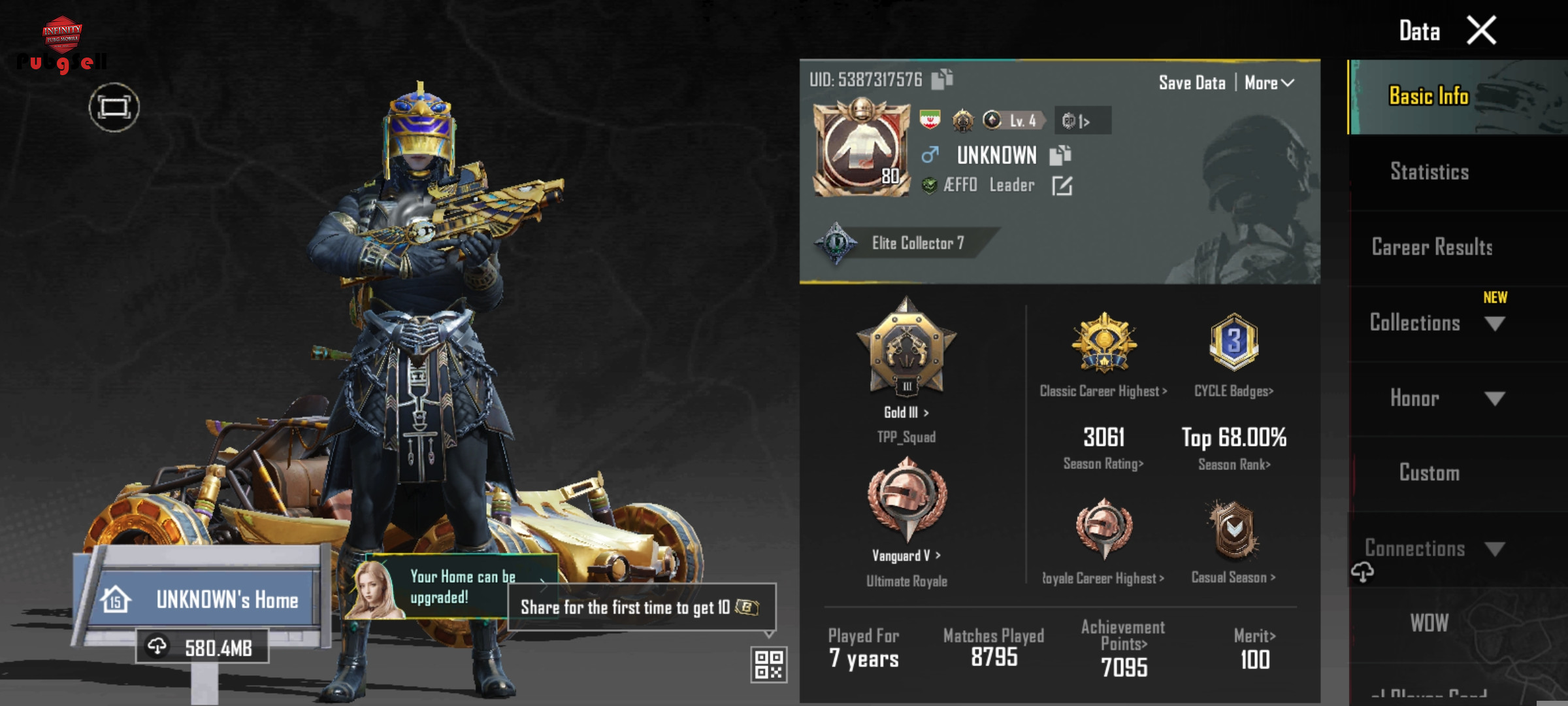Click the Save Data button
1568x706 pixels.
coord(1192,83)
